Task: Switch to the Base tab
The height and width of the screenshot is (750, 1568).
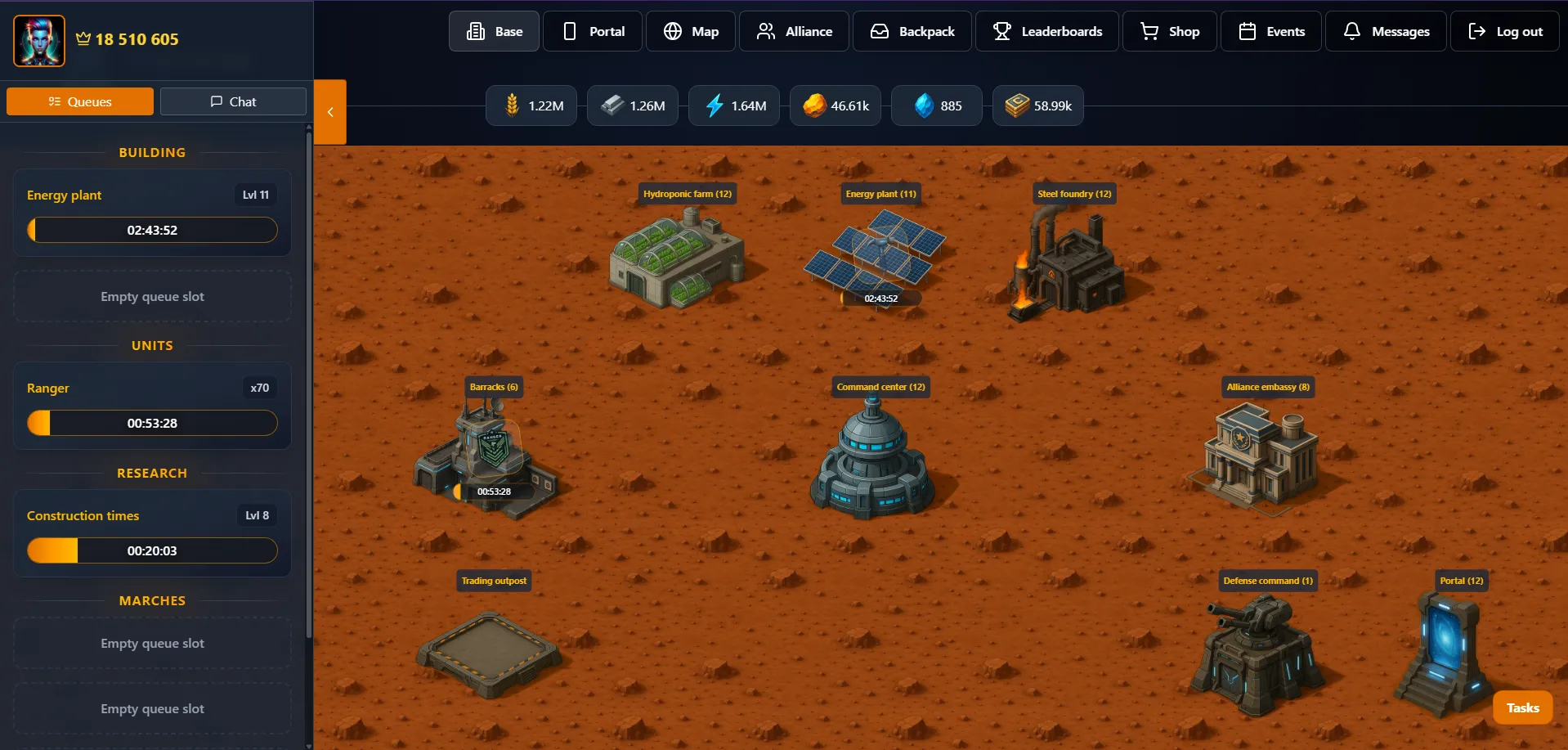Action: (493, 30)
